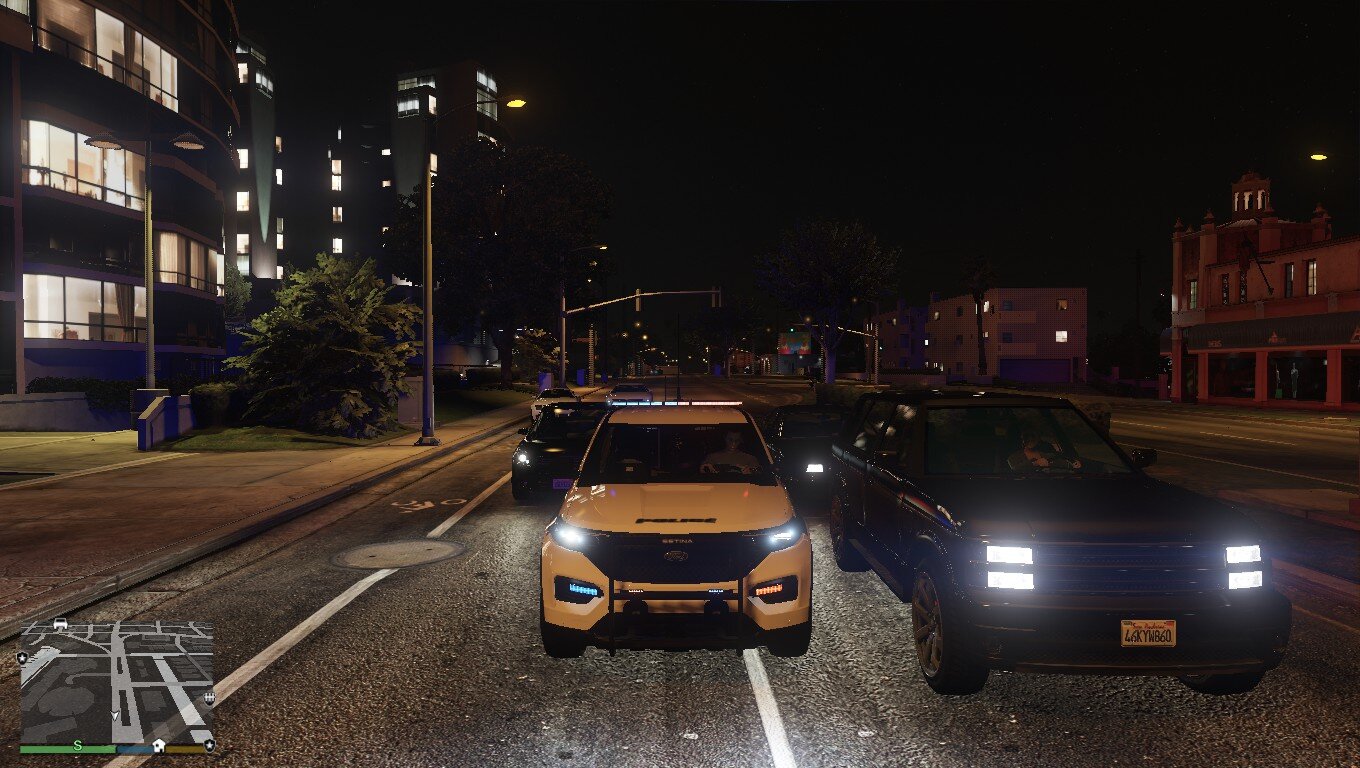Click the player arrow marker on minimap
Image resolution: width=1360 pixels, height=768 pixels.
(x=115, y=716)
